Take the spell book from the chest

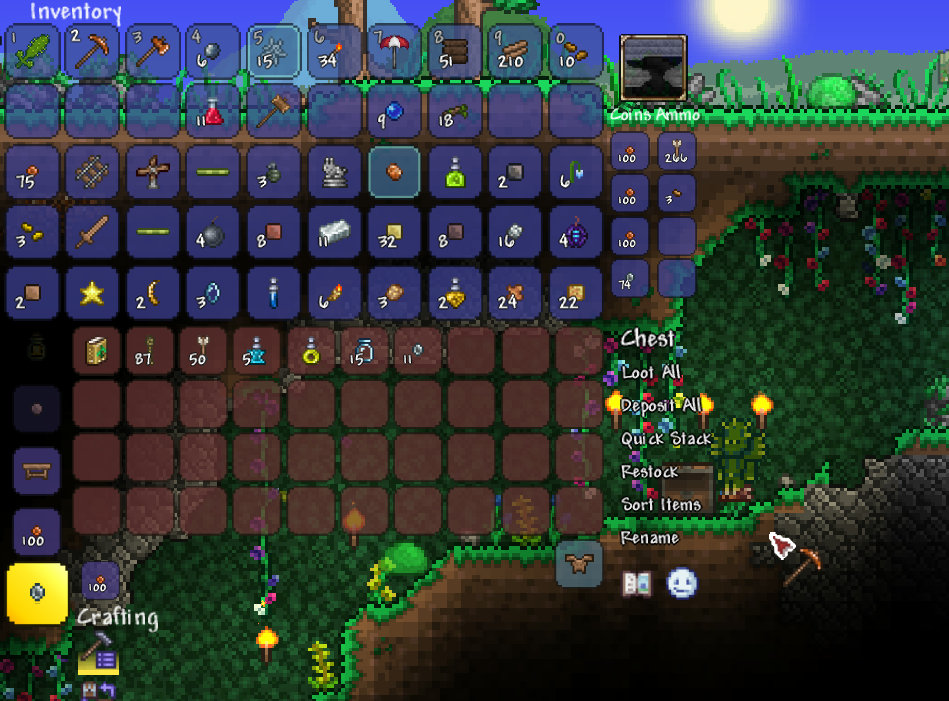[97, 352]
